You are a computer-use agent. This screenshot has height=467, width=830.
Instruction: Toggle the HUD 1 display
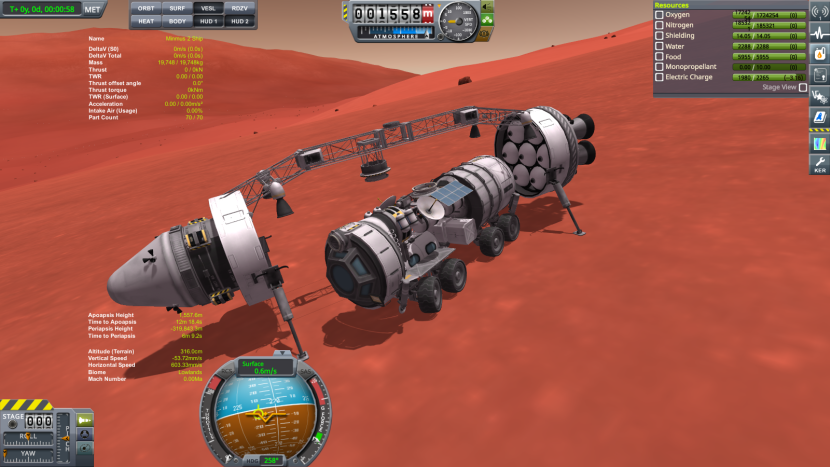[x=208, y=20]
